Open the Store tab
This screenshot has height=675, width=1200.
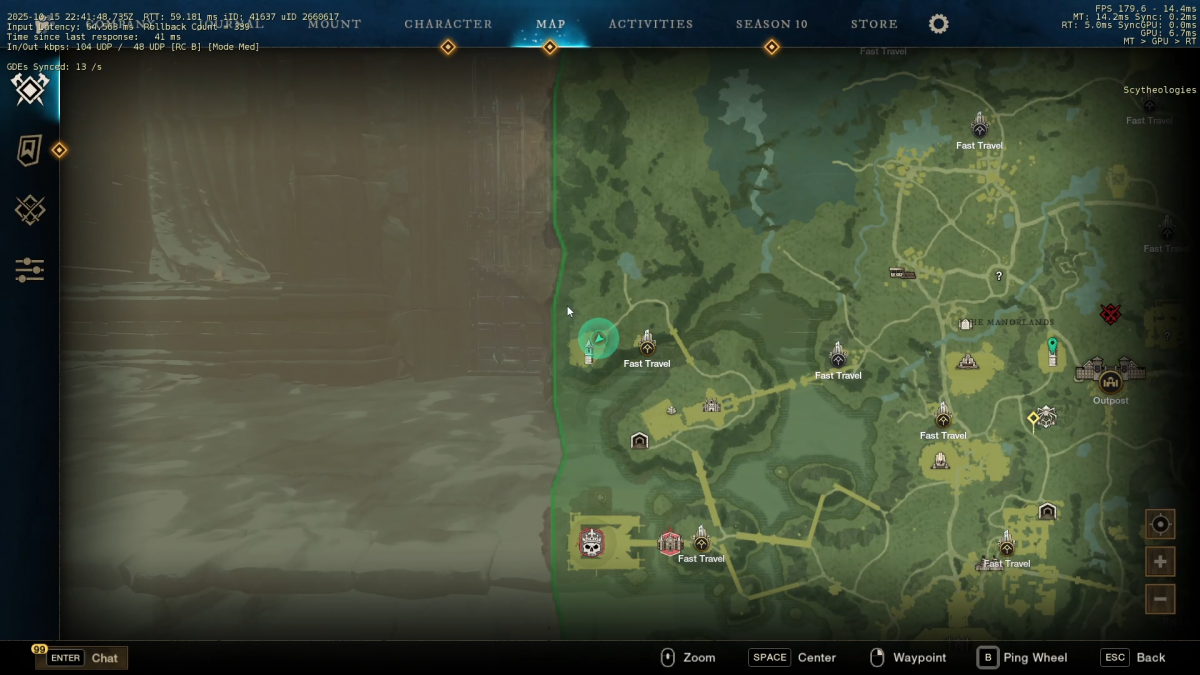click(874, 24)
